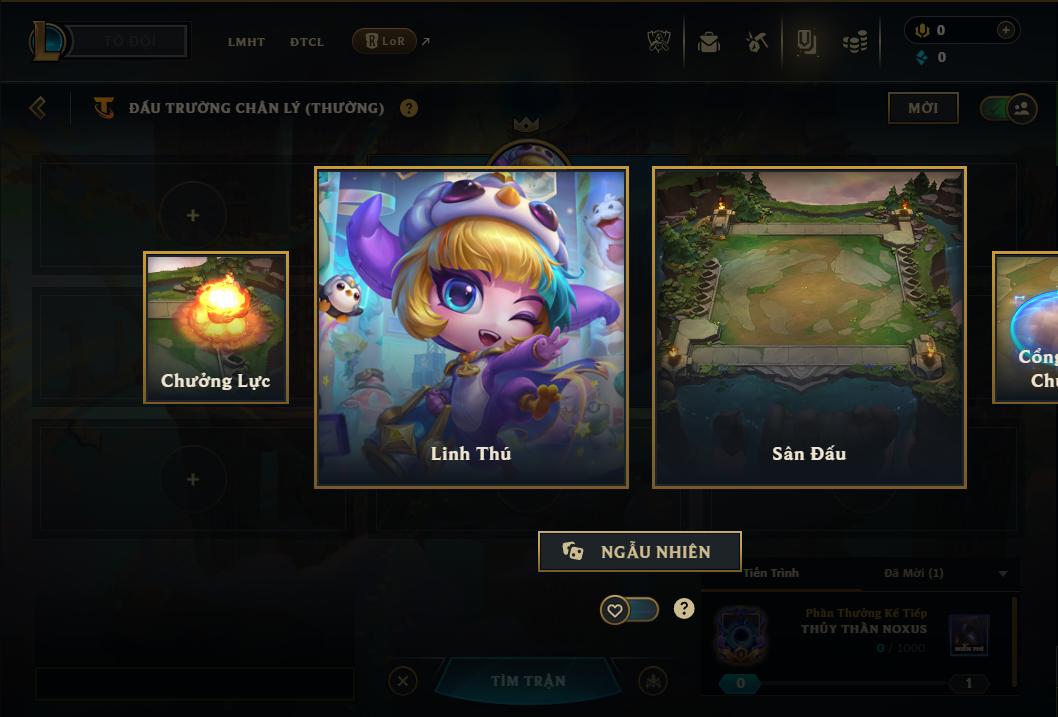This screenshot has width=1058, height=717.
Task: Open the LMHT tab
Action: [x=246, y=42]
